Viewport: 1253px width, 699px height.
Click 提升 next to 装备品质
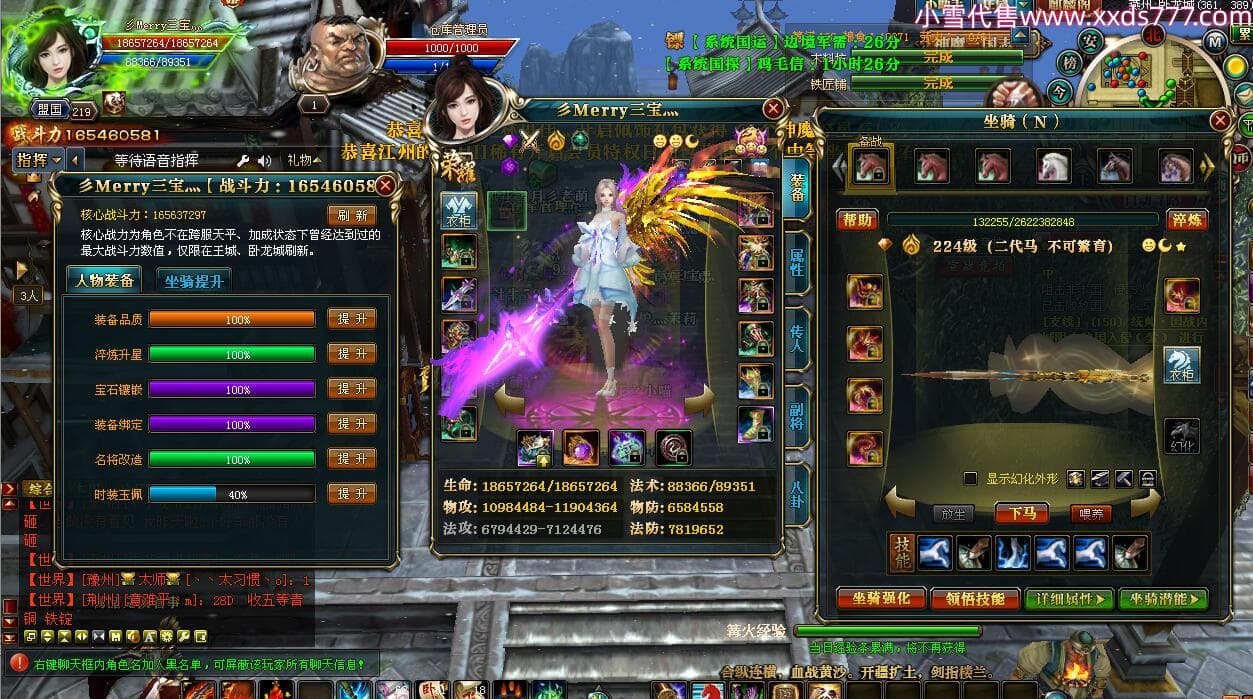[x=352, y=319]
